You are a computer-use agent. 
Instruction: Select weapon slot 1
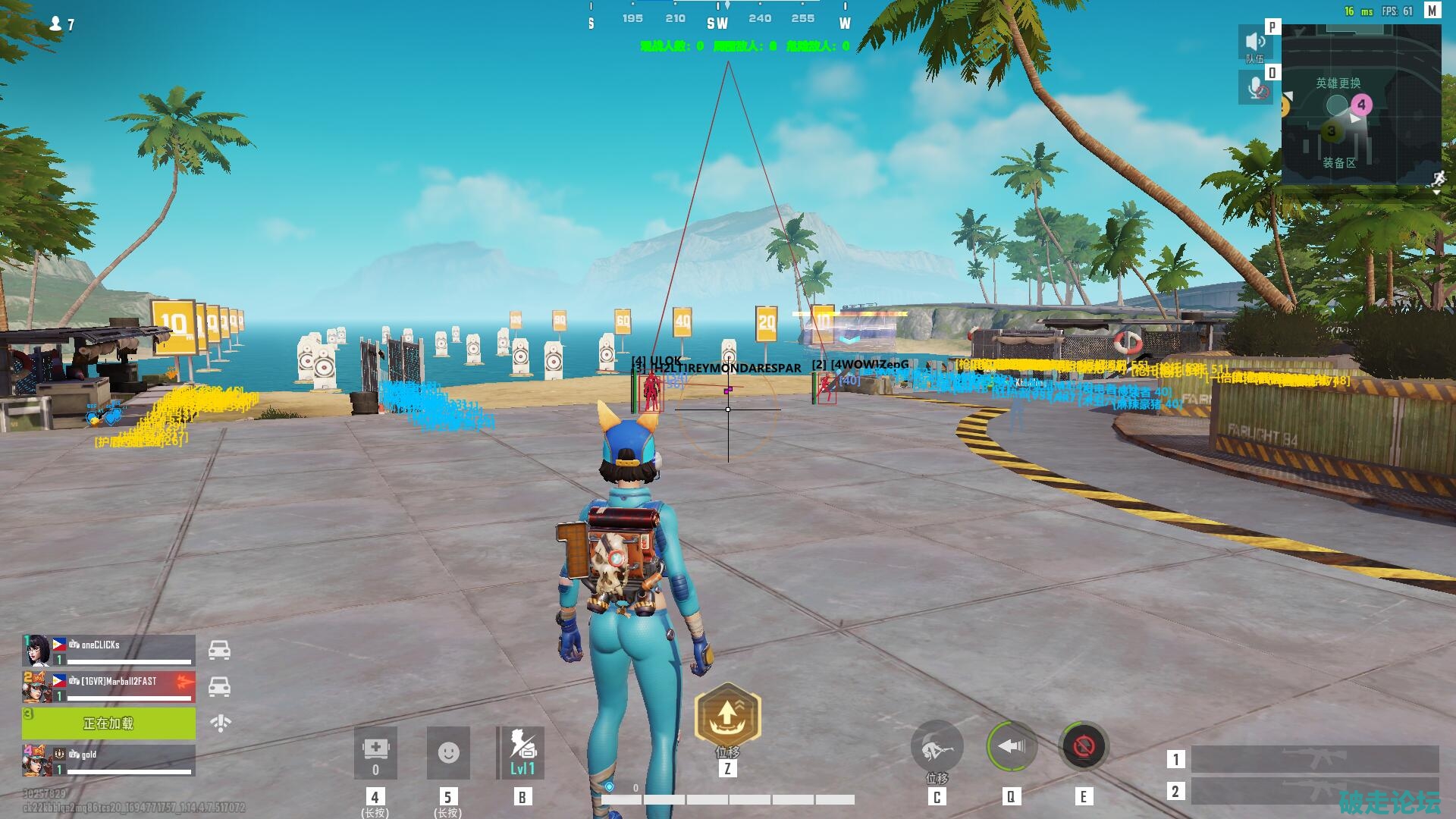coord(1314,758)
